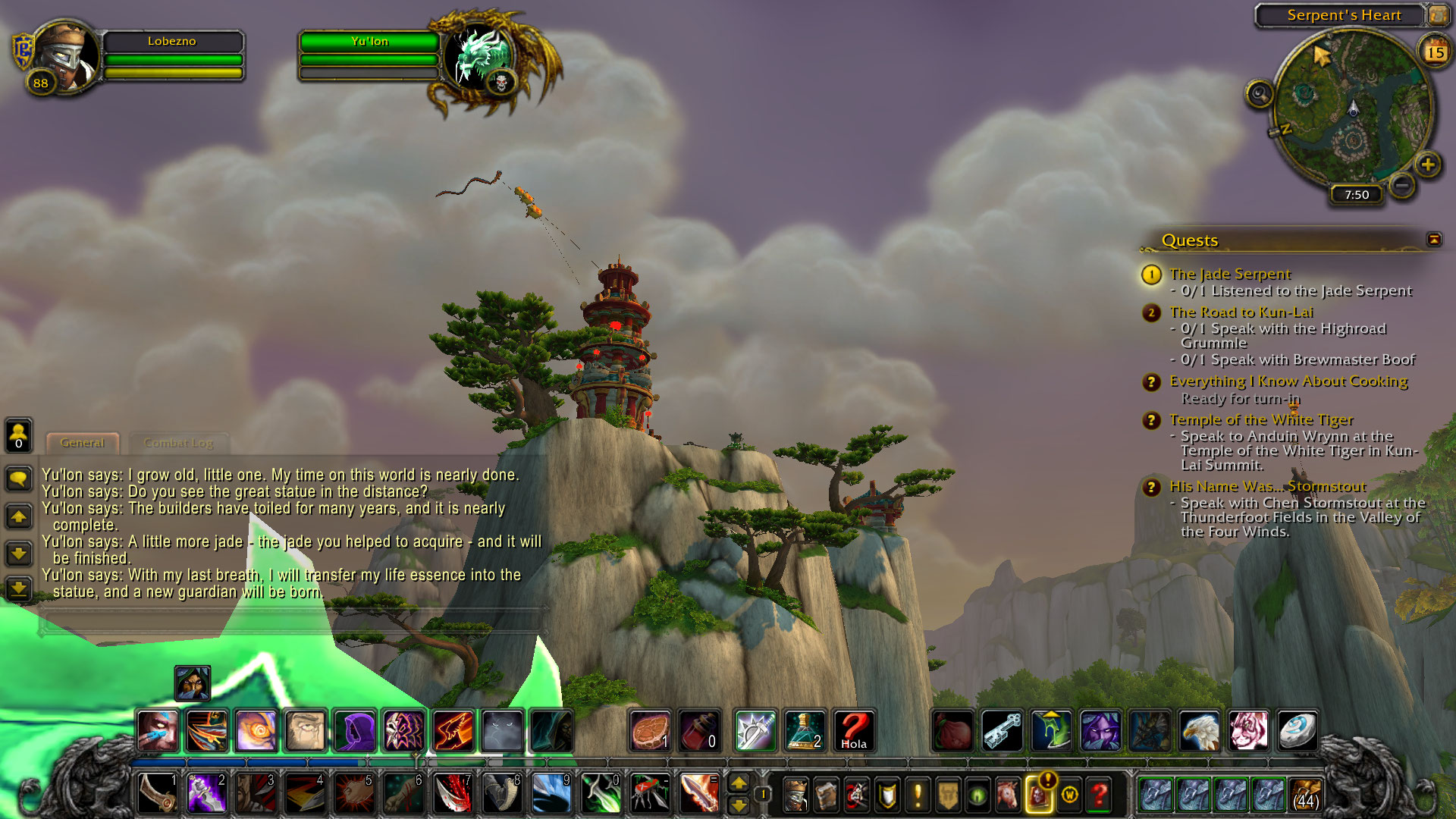Select The Jade Serpent quest title

point(1229,274)
